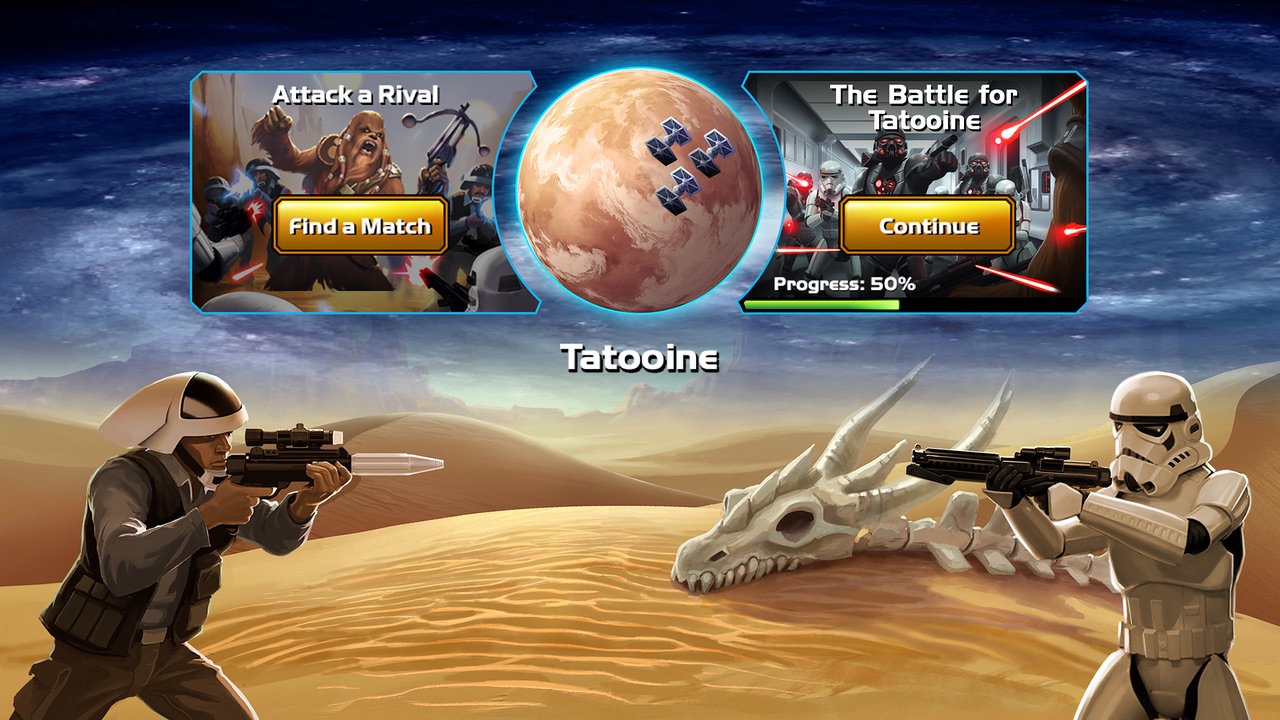1280x720 pixels.
Task: Continue The Battle for Tatooine campaign
Action: pos(928,226)
